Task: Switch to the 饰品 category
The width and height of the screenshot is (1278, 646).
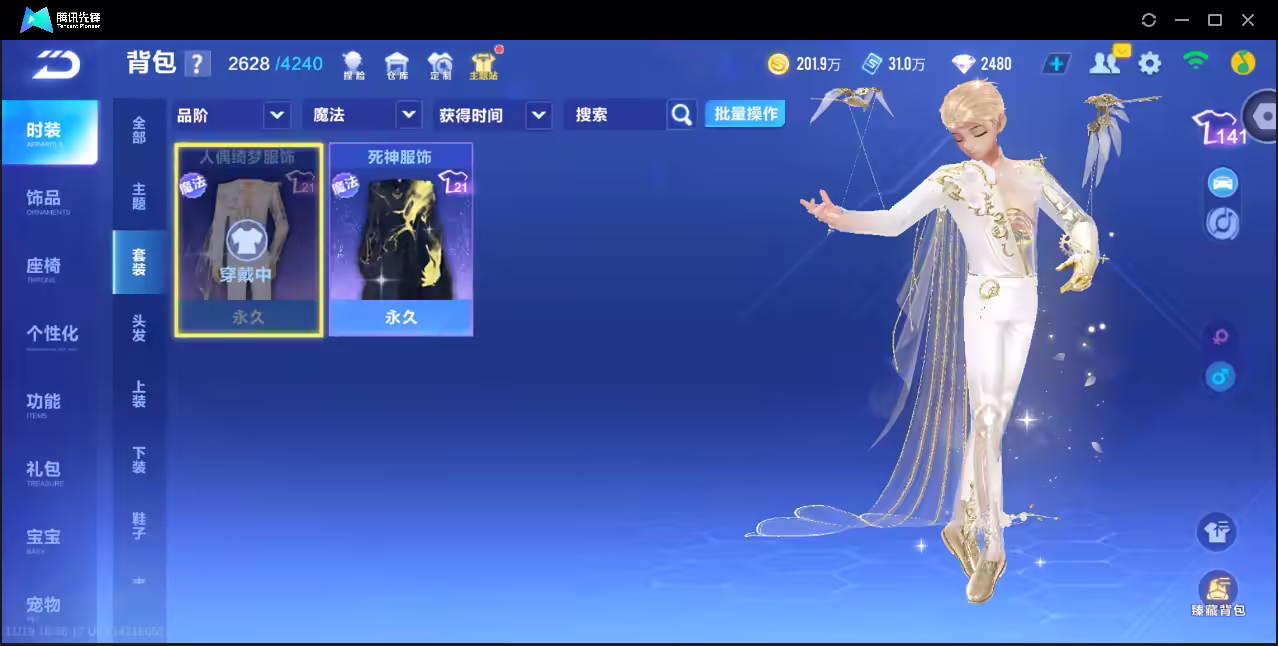Action: click(x=44, y=200)
